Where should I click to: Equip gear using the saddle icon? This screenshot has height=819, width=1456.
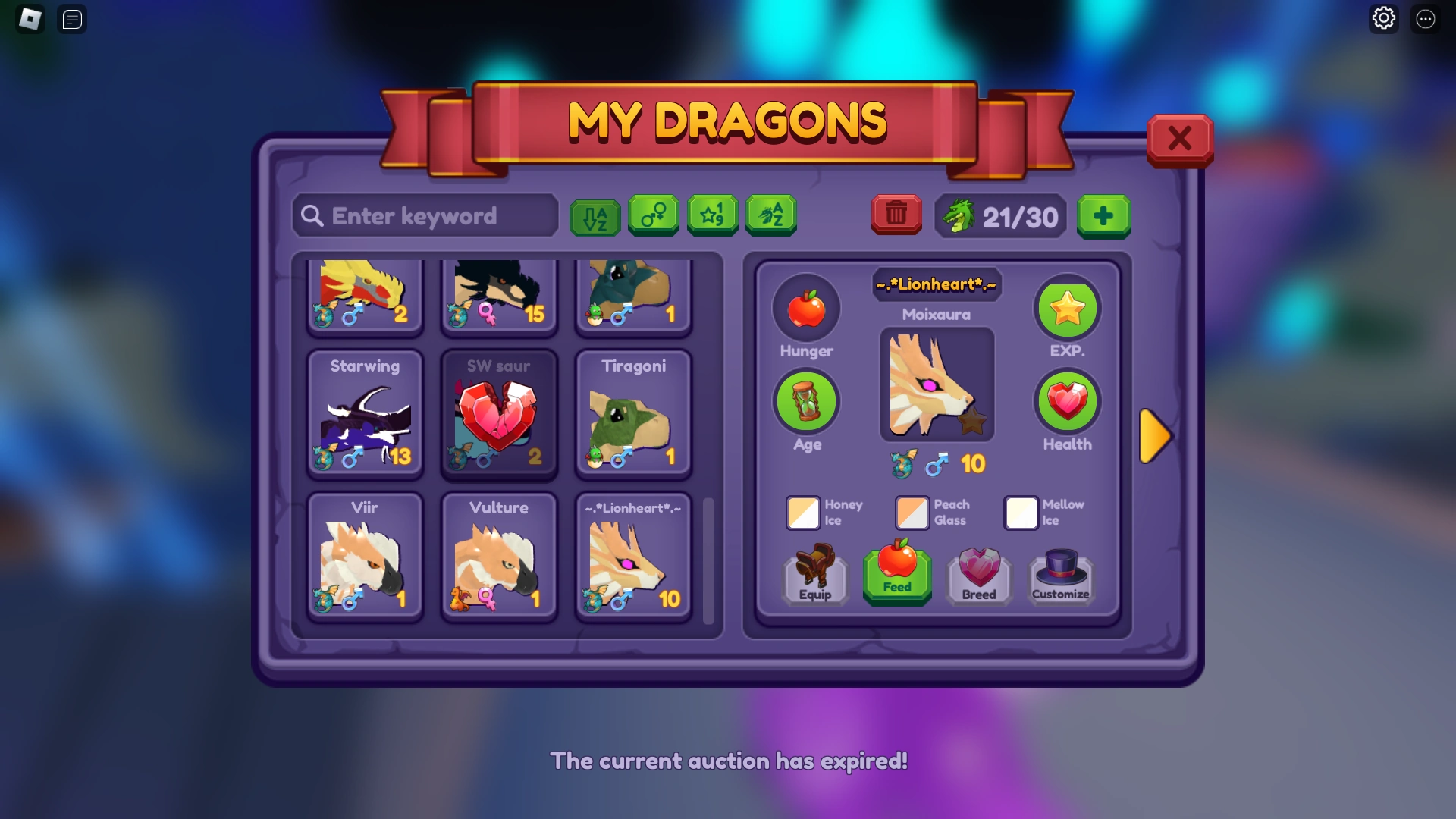[x=814, y=575]
